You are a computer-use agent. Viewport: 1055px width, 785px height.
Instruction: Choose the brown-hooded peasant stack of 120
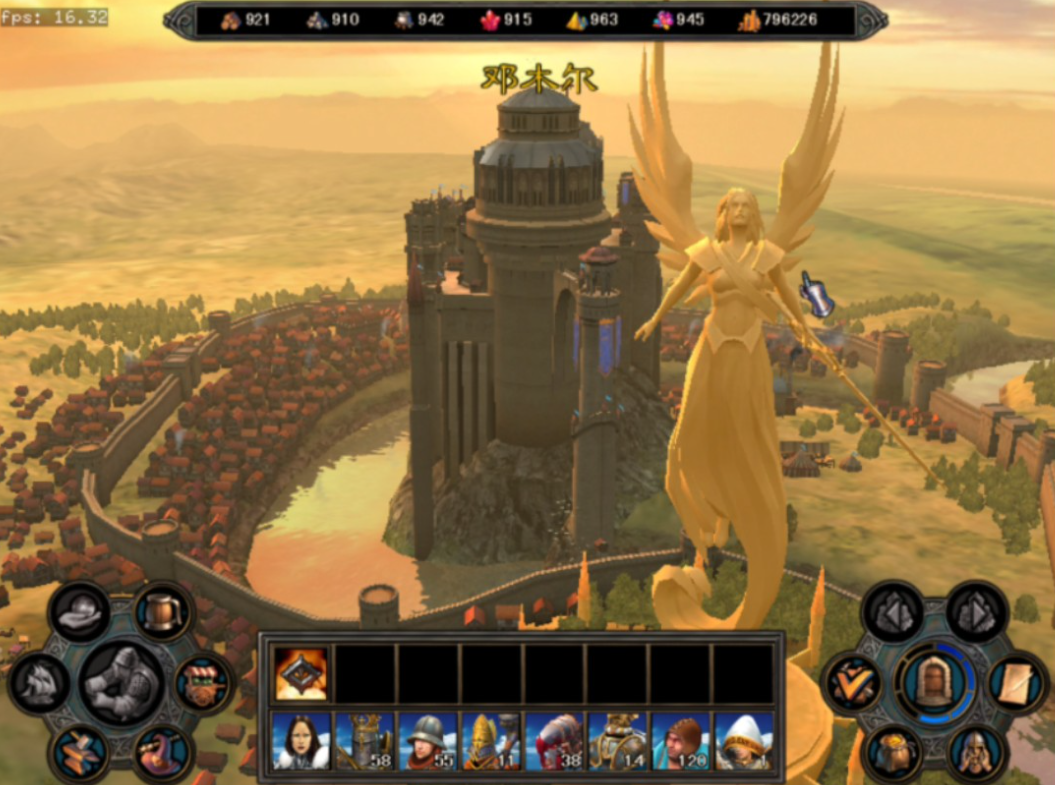(x=680, y=741)
